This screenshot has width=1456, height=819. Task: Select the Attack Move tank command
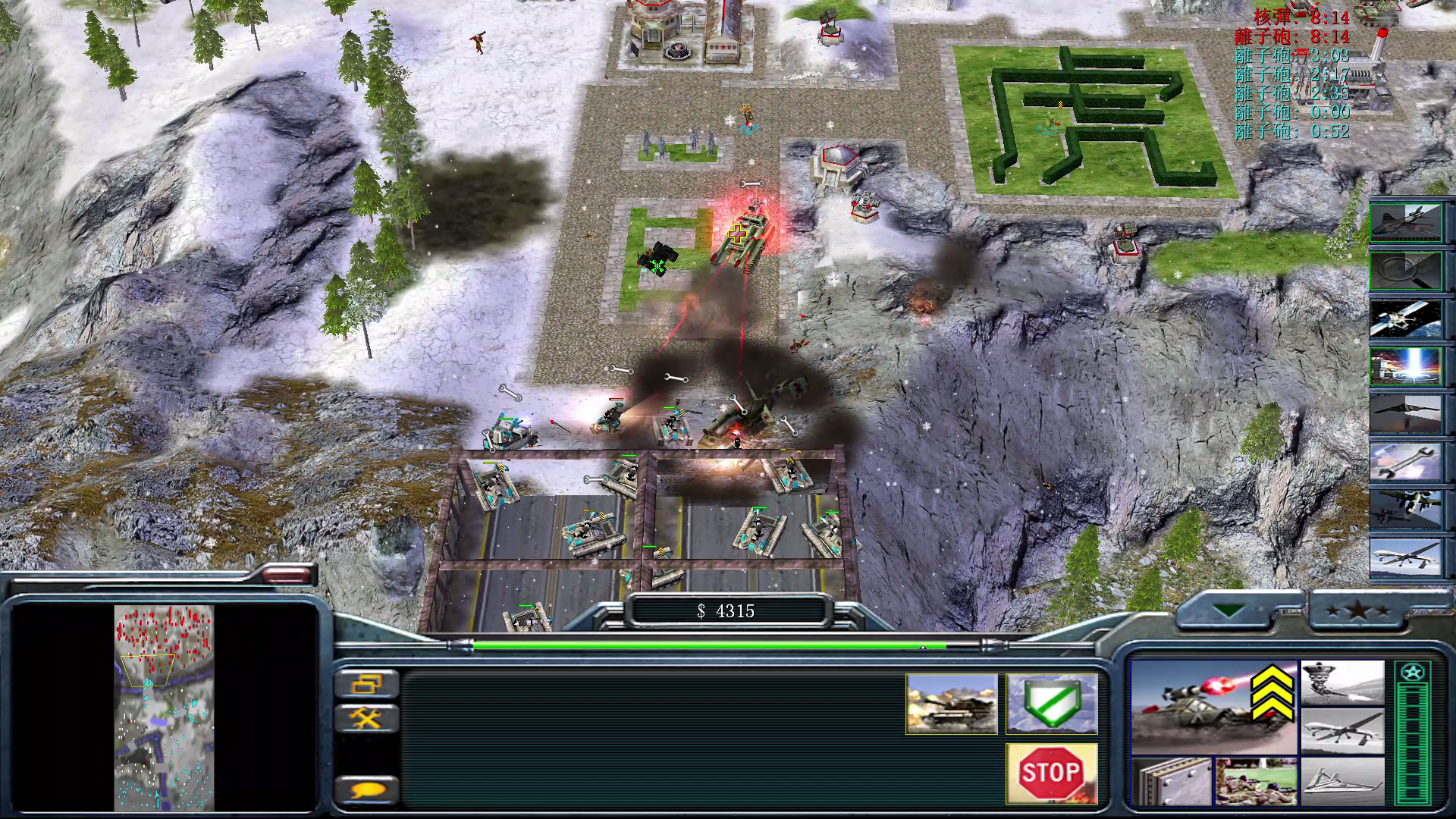pos(952,704)
